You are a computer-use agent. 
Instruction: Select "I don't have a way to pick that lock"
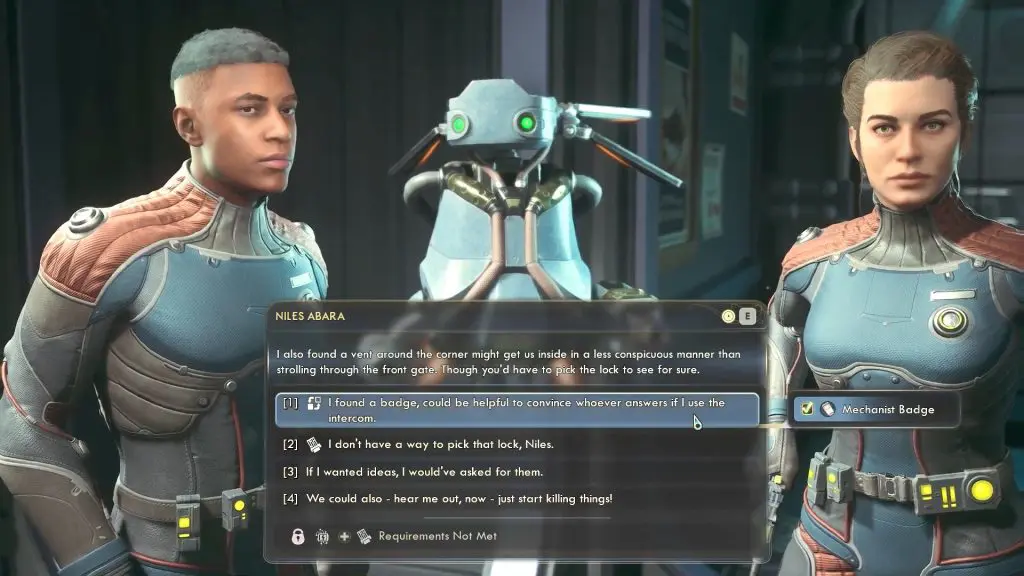click(442, 444)
